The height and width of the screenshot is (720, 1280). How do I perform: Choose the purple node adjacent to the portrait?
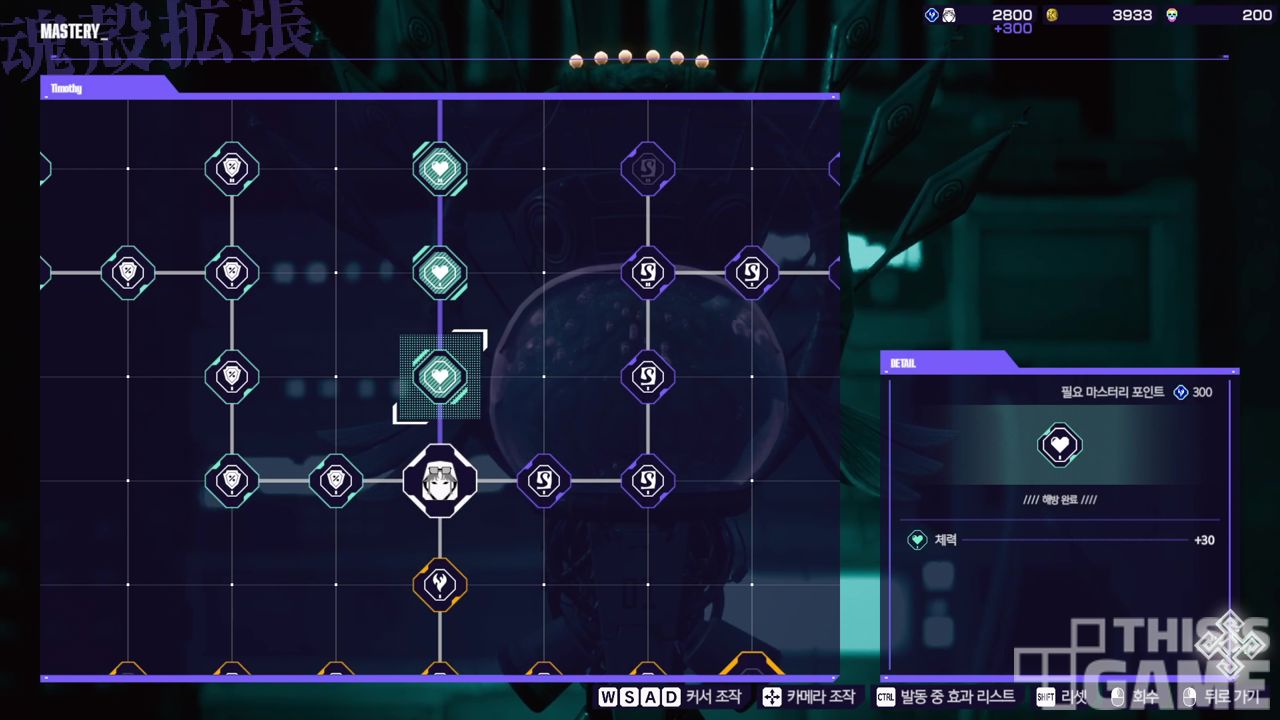click(544, 481)
